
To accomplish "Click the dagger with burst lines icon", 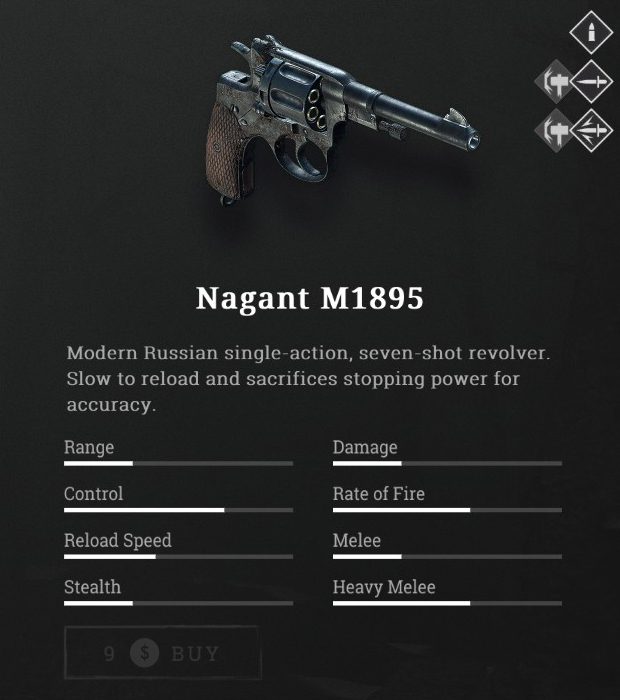I will coord(591,130).
